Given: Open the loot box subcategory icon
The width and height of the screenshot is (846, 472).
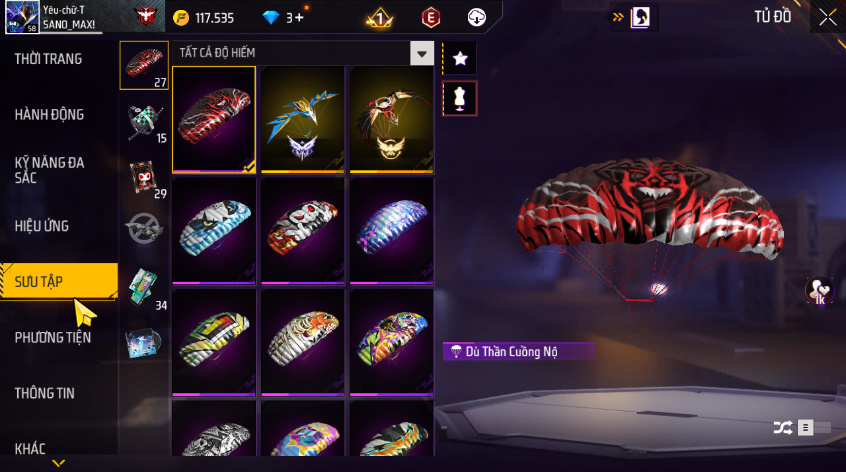Looking at the screenshot, I should click(x=143, y=342).
